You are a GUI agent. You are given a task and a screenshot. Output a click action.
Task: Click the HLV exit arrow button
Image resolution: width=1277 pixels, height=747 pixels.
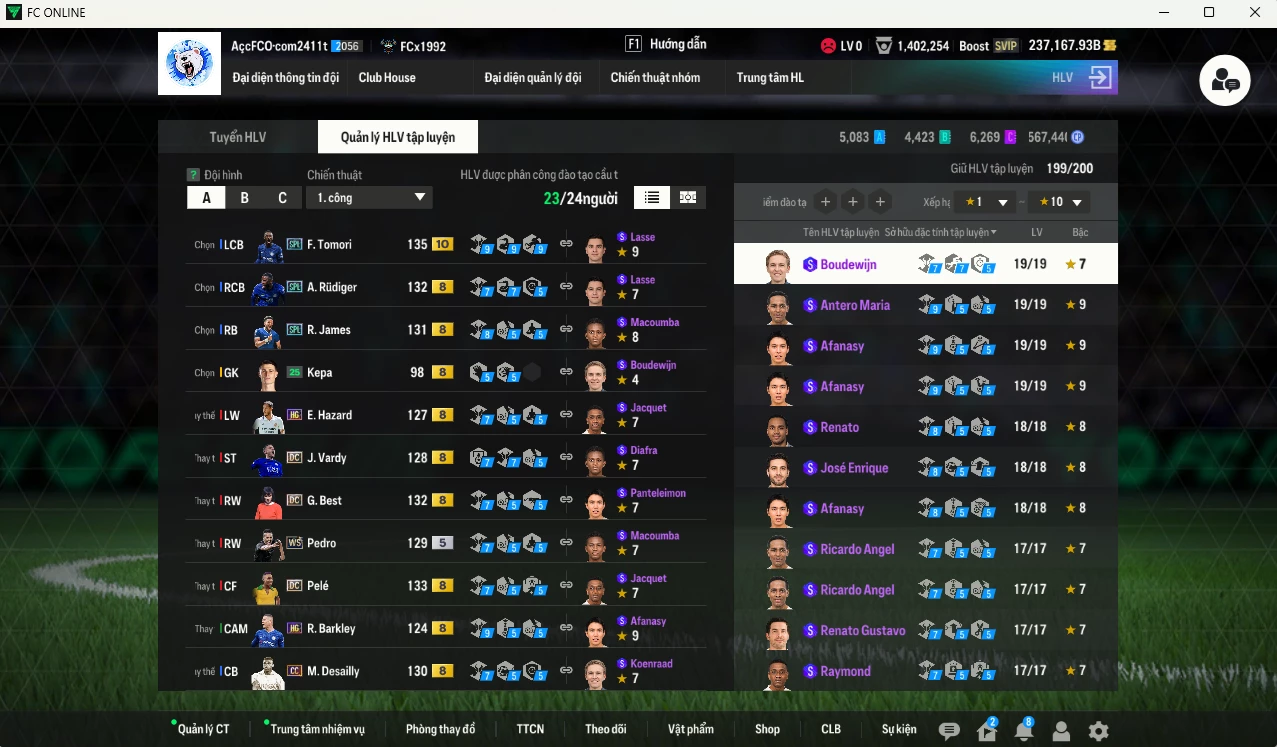point(1100,78)
